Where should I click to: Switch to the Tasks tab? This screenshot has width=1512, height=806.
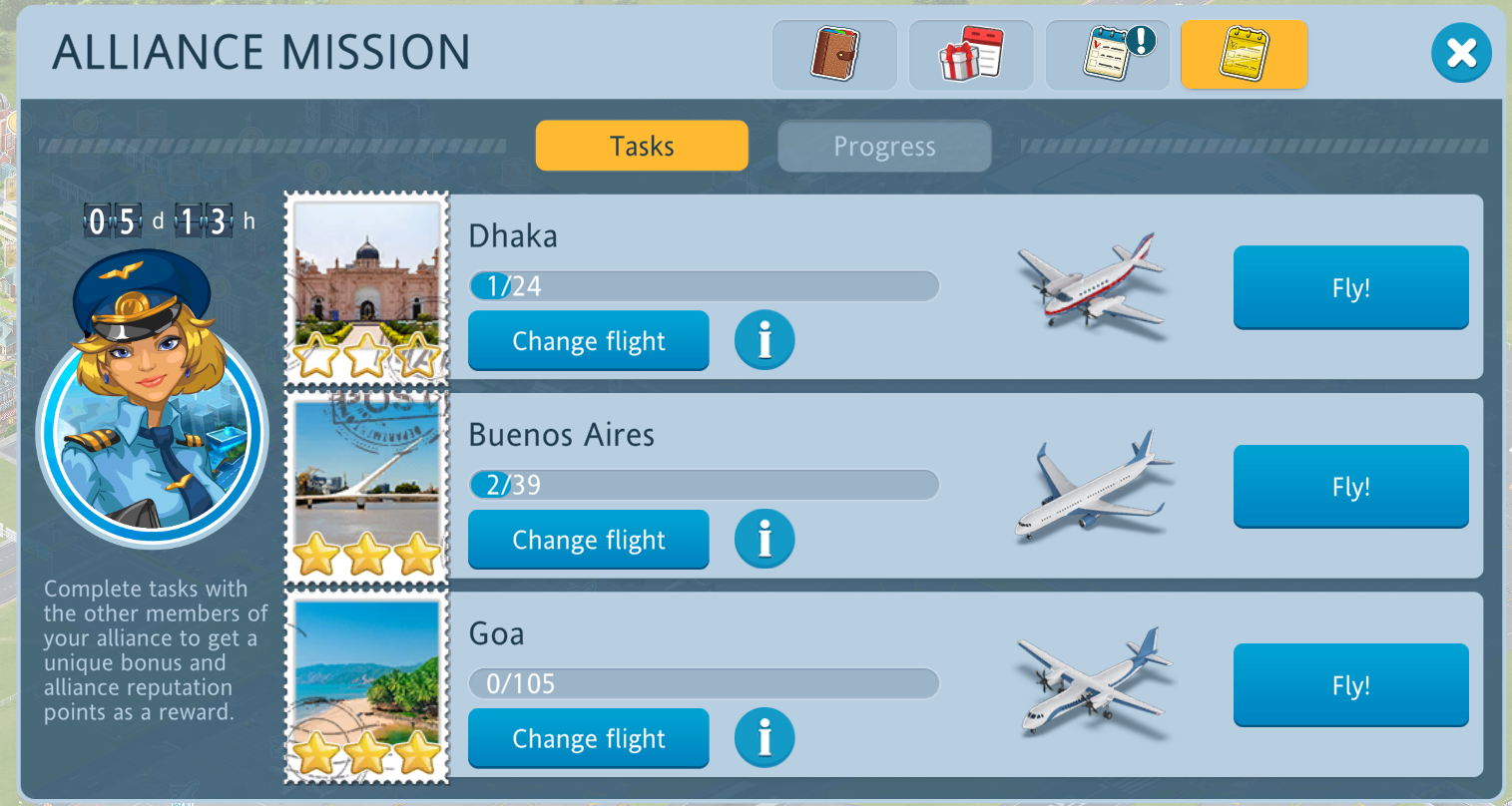[642, 146]
